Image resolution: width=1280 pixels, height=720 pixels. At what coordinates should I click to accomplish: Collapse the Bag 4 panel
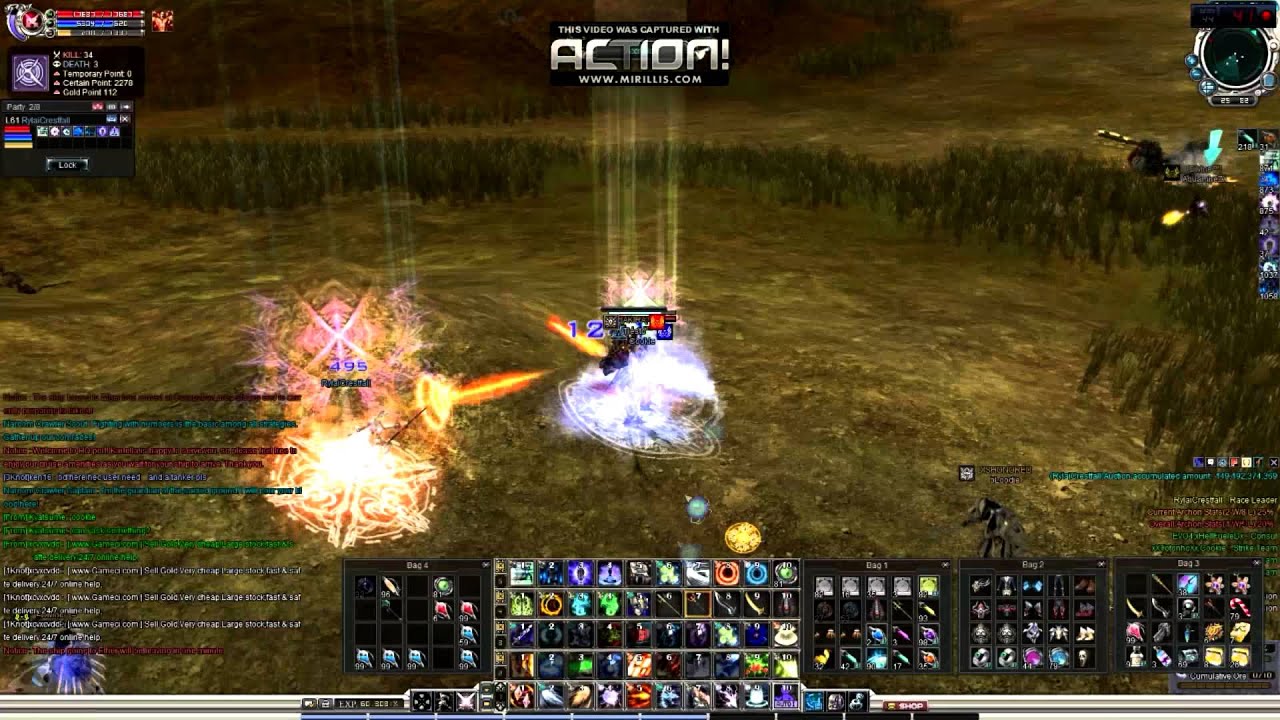point(487,563)
